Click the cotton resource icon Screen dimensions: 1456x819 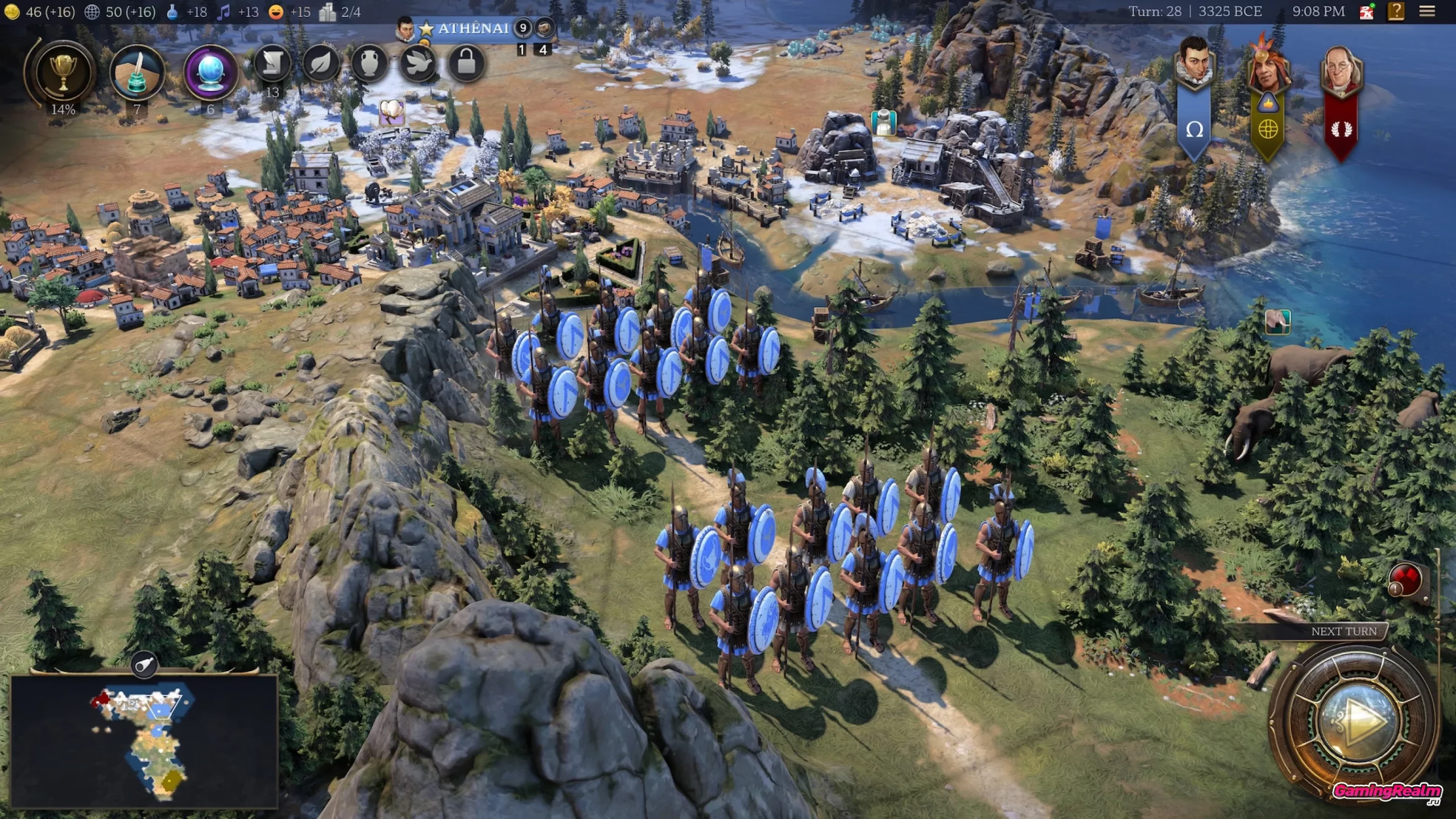tap(392, 112)
